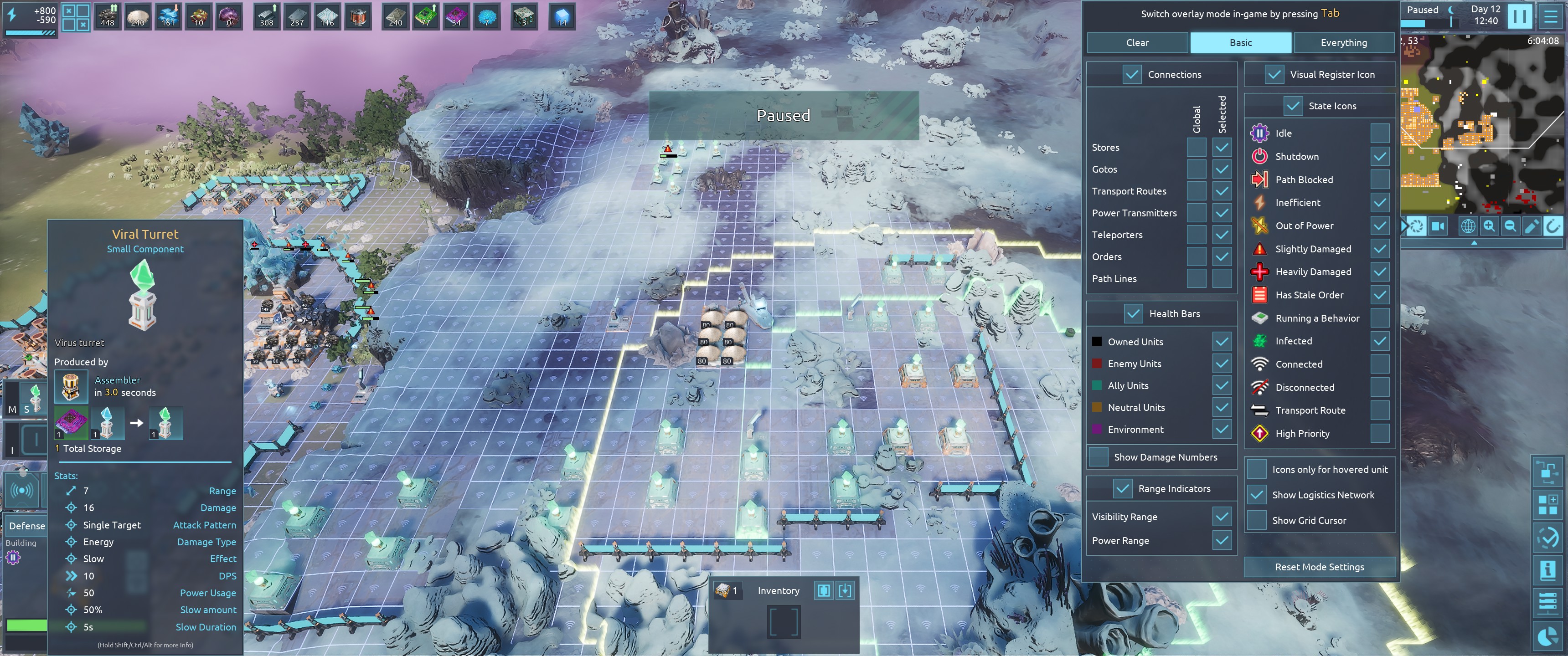Enable Show Grid Cursor

tap(1257, 520)
